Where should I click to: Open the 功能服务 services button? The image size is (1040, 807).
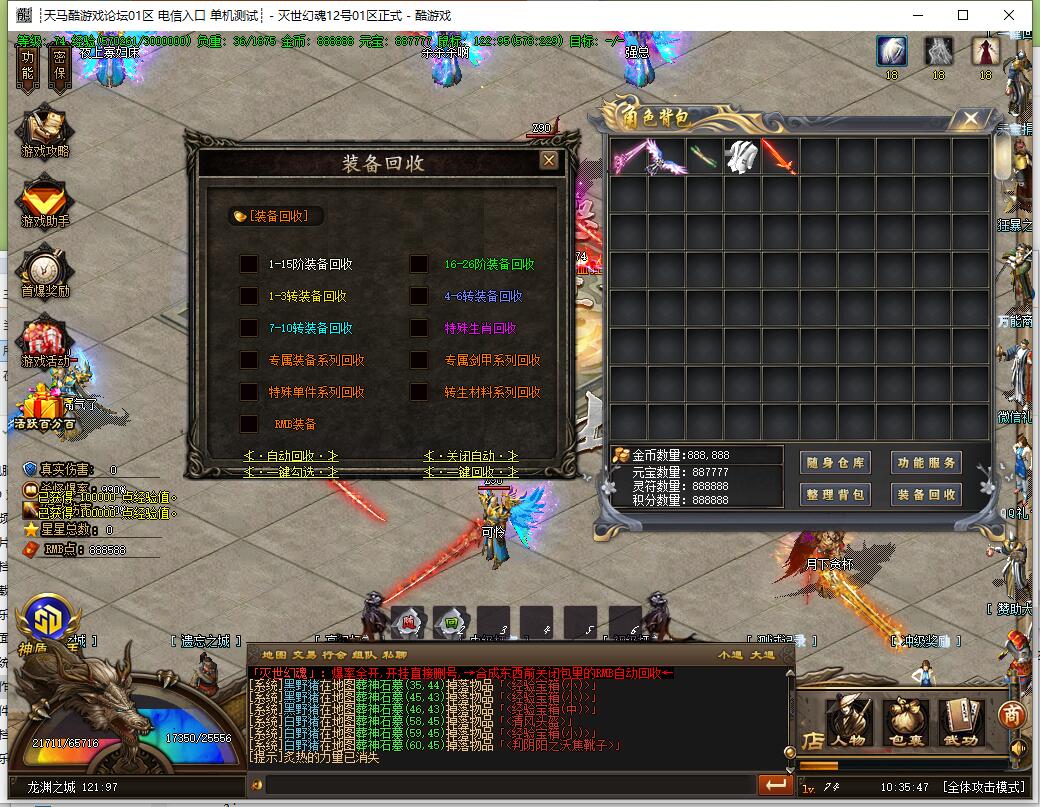point(926,463)
